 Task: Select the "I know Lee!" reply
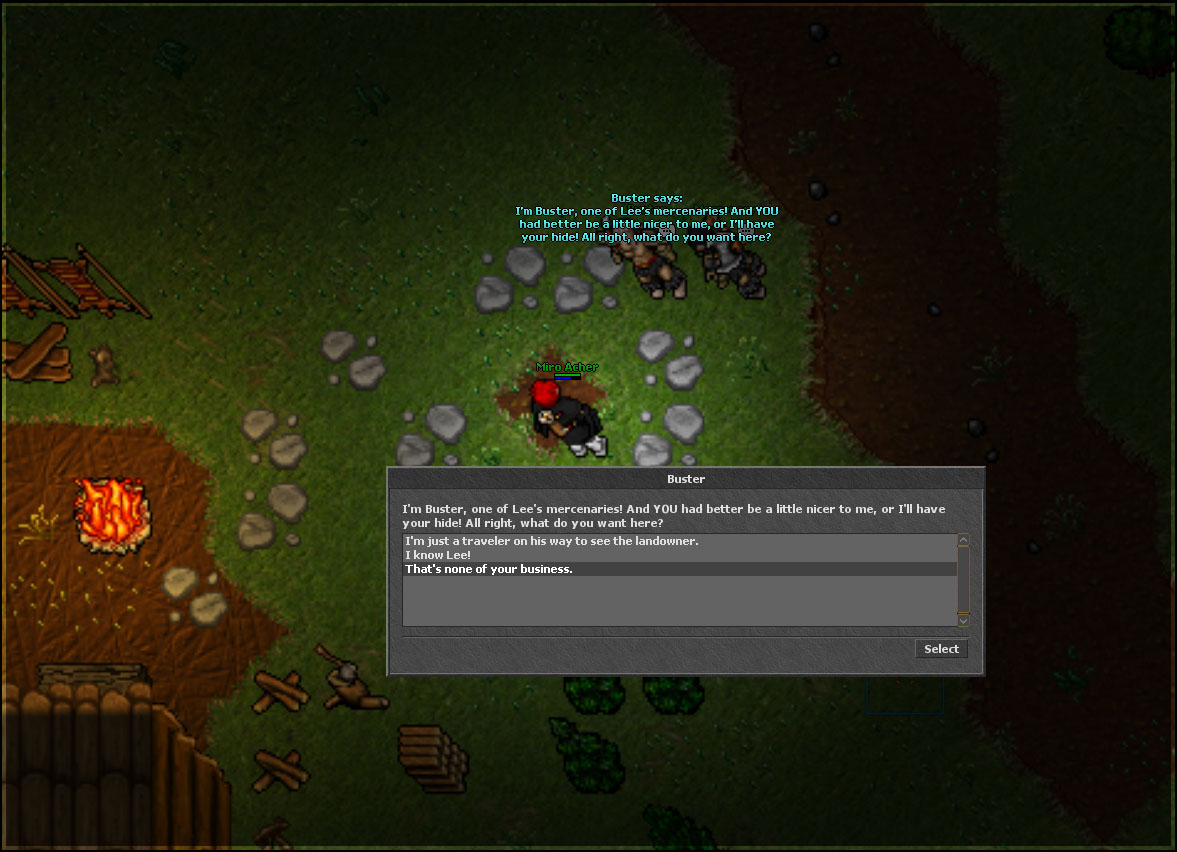tap(437, 555)
